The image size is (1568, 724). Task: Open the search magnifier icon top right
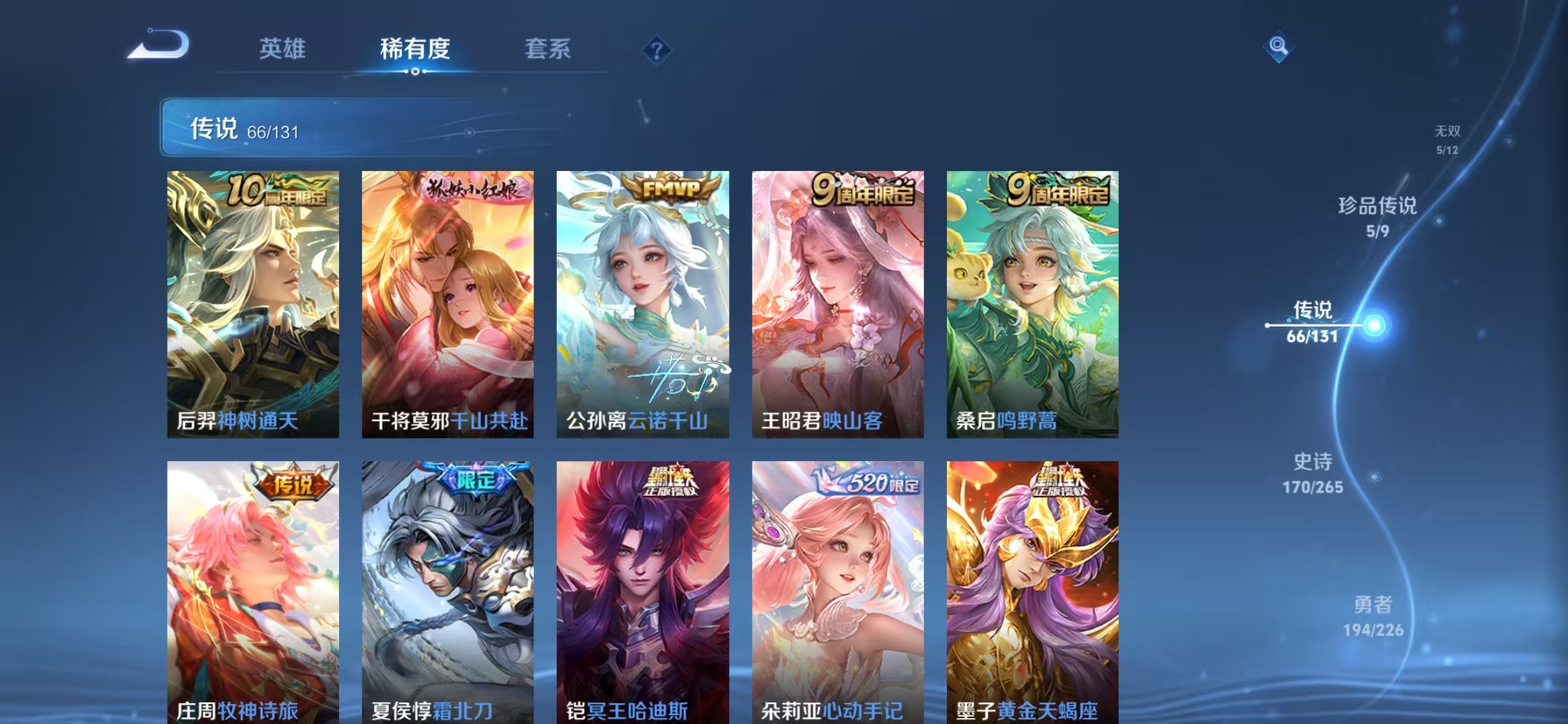(x=1279, y=46)
